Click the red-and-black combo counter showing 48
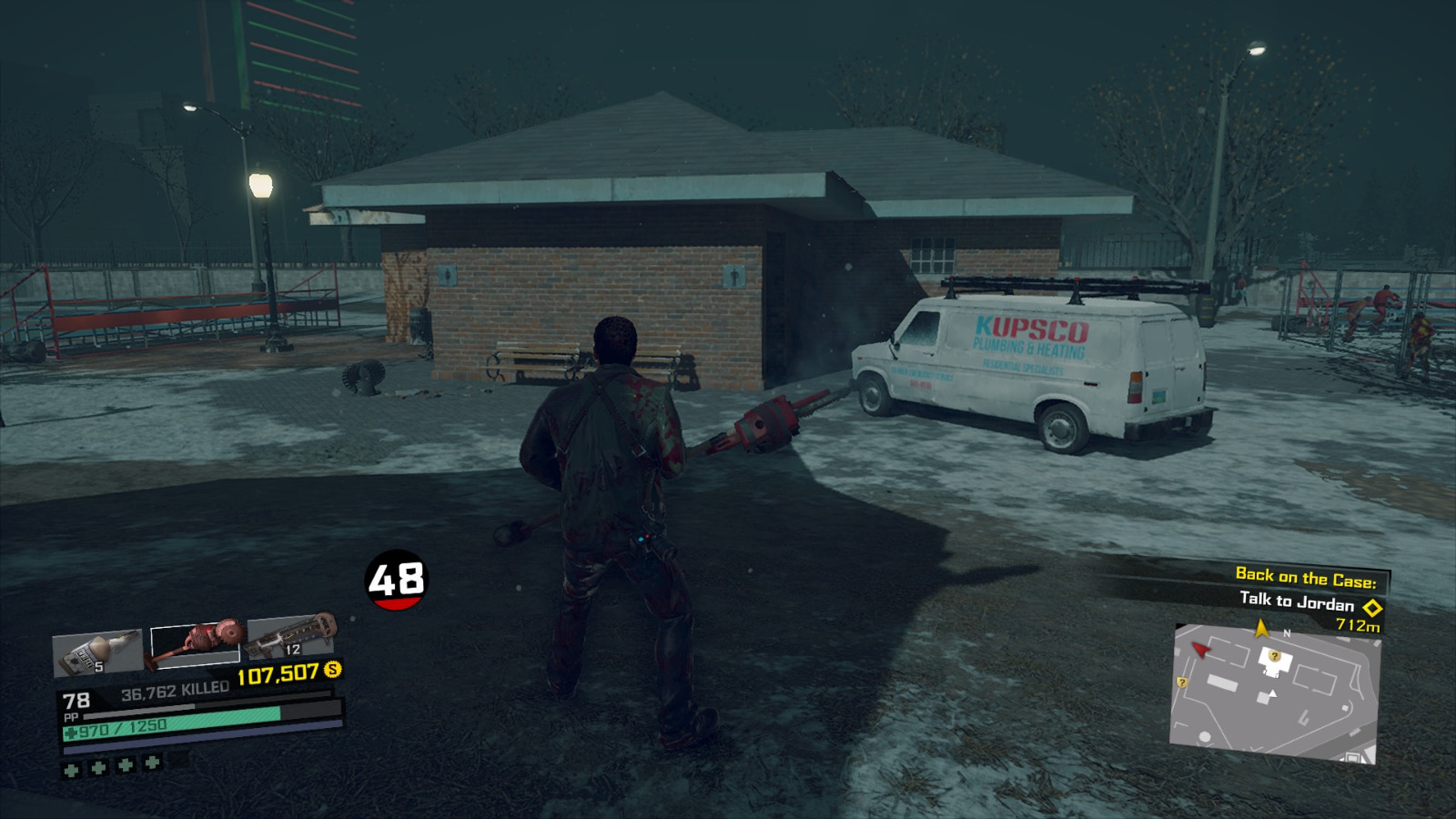The width and height of the screenshot is (1456, 819). [x=396, y=578]
